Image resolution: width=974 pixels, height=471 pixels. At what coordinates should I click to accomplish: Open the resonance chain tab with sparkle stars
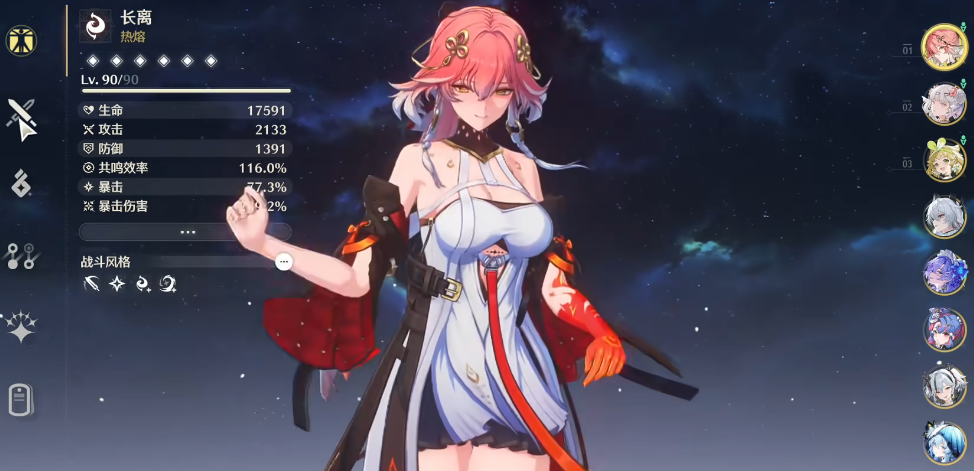point(20,328)
